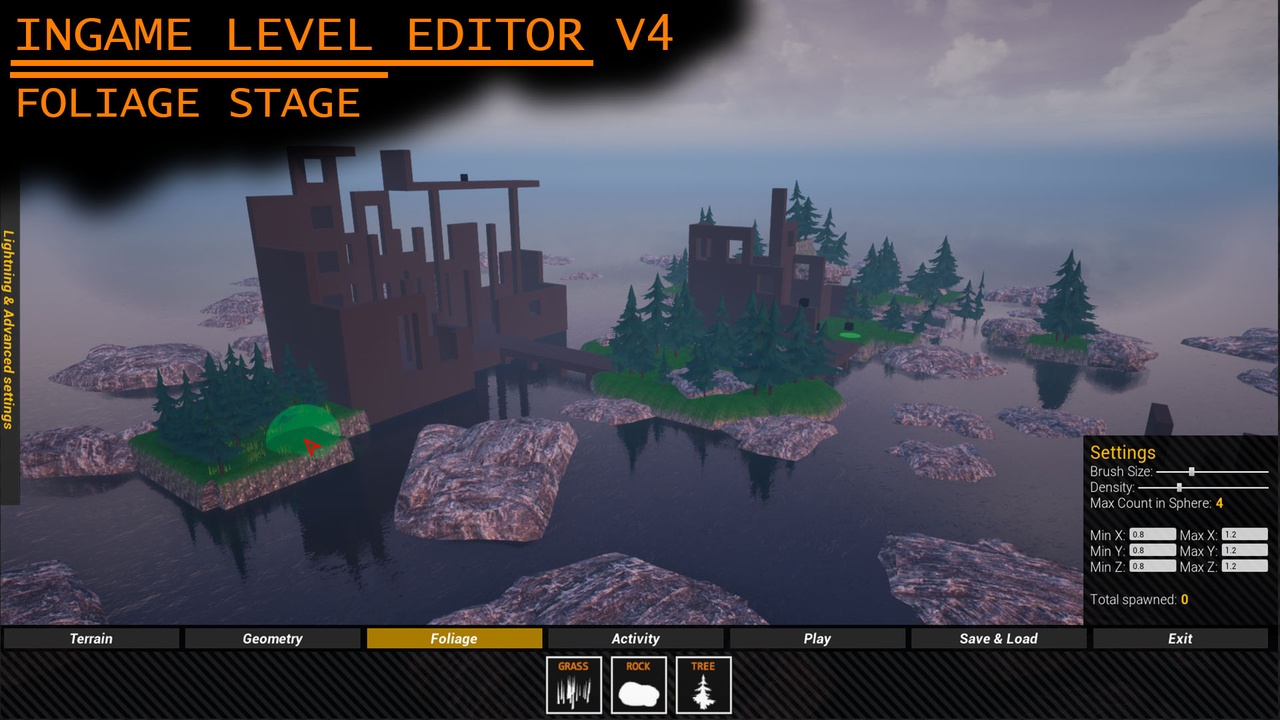The image size is (1280, 720).
Task: Open the Geometry editing stage
Action: [272, 638]
